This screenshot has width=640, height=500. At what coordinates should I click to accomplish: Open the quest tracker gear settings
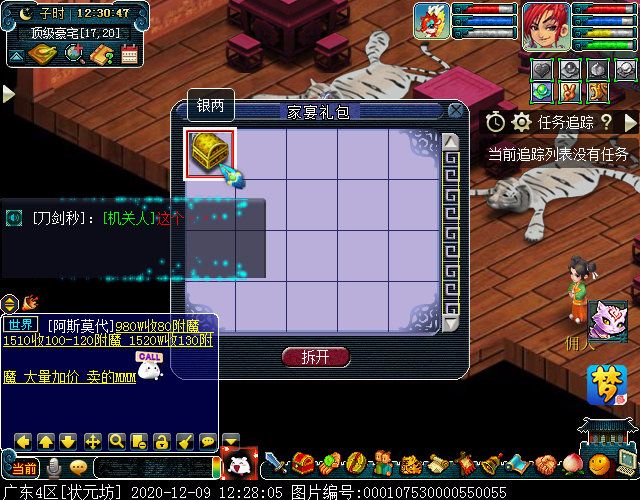coord(520,122)
